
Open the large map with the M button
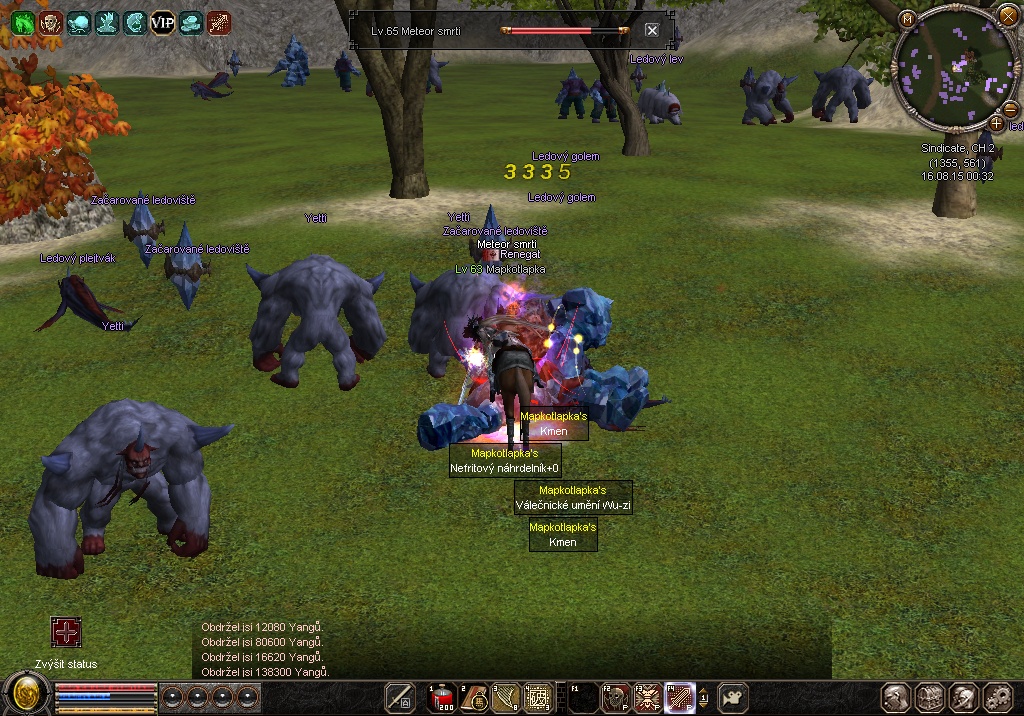907,18
